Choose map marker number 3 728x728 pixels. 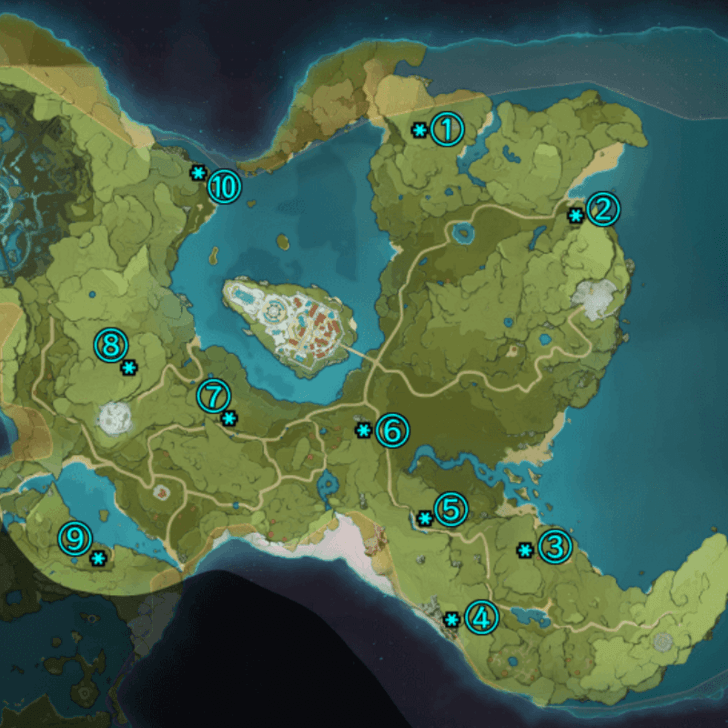[x=554, y=547]
